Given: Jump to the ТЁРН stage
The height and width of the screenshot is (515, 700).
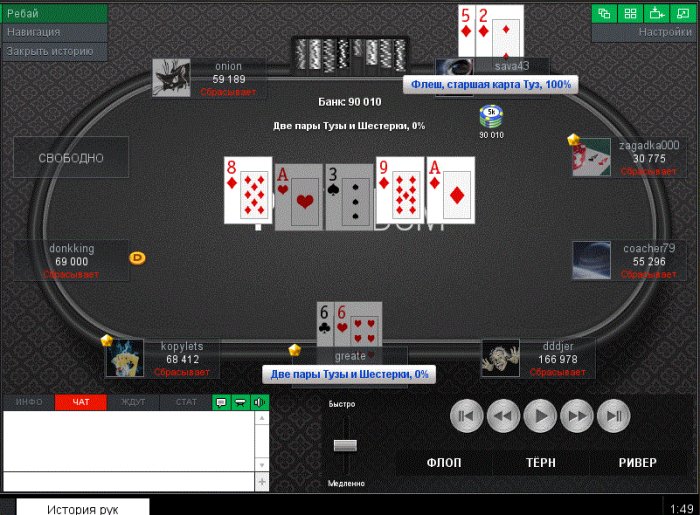Looking at the screenshot, I should click(x=541, y=463).
